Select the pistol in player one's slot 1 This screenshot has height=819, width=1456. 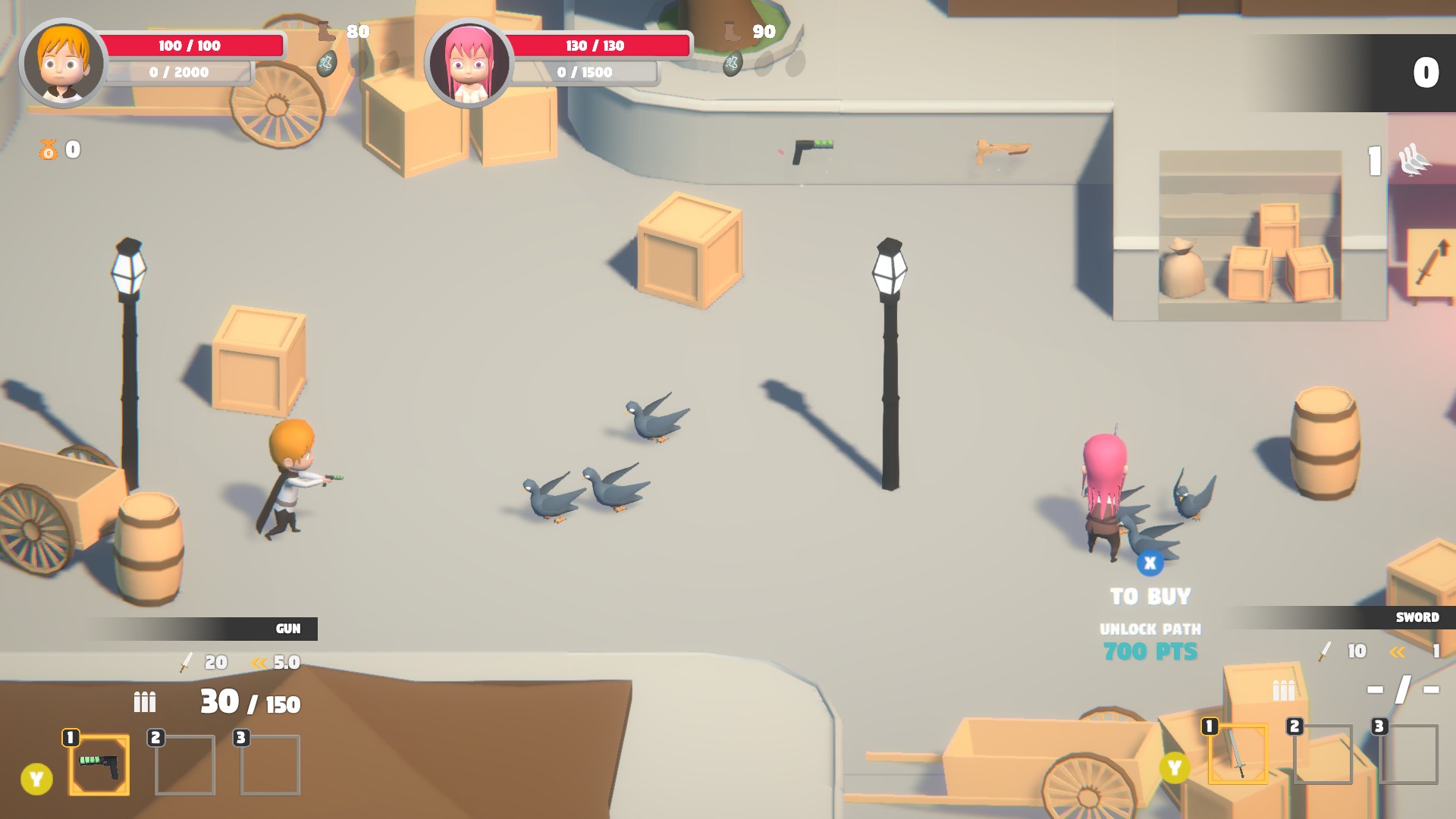click(97, 764)
